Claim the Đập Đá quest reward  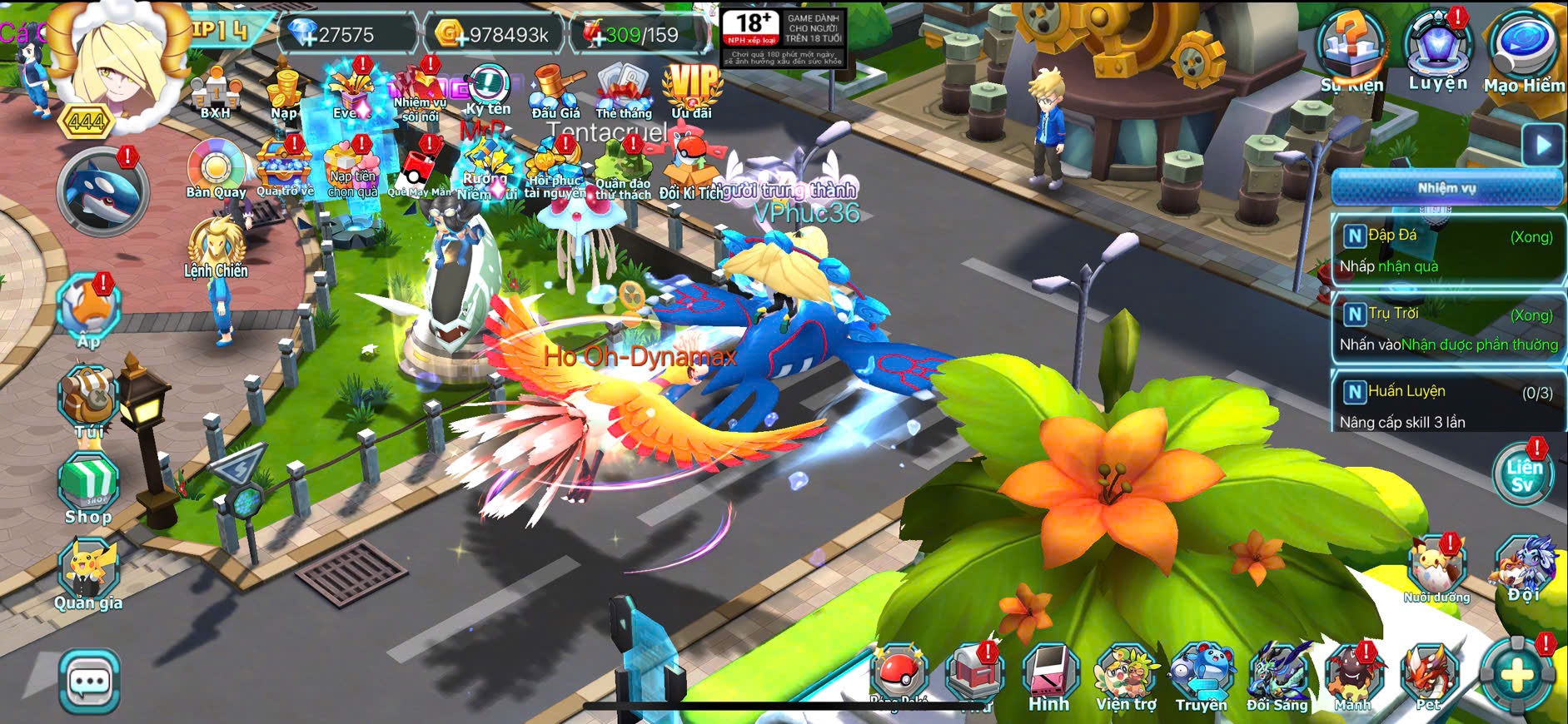point(1448,250)
